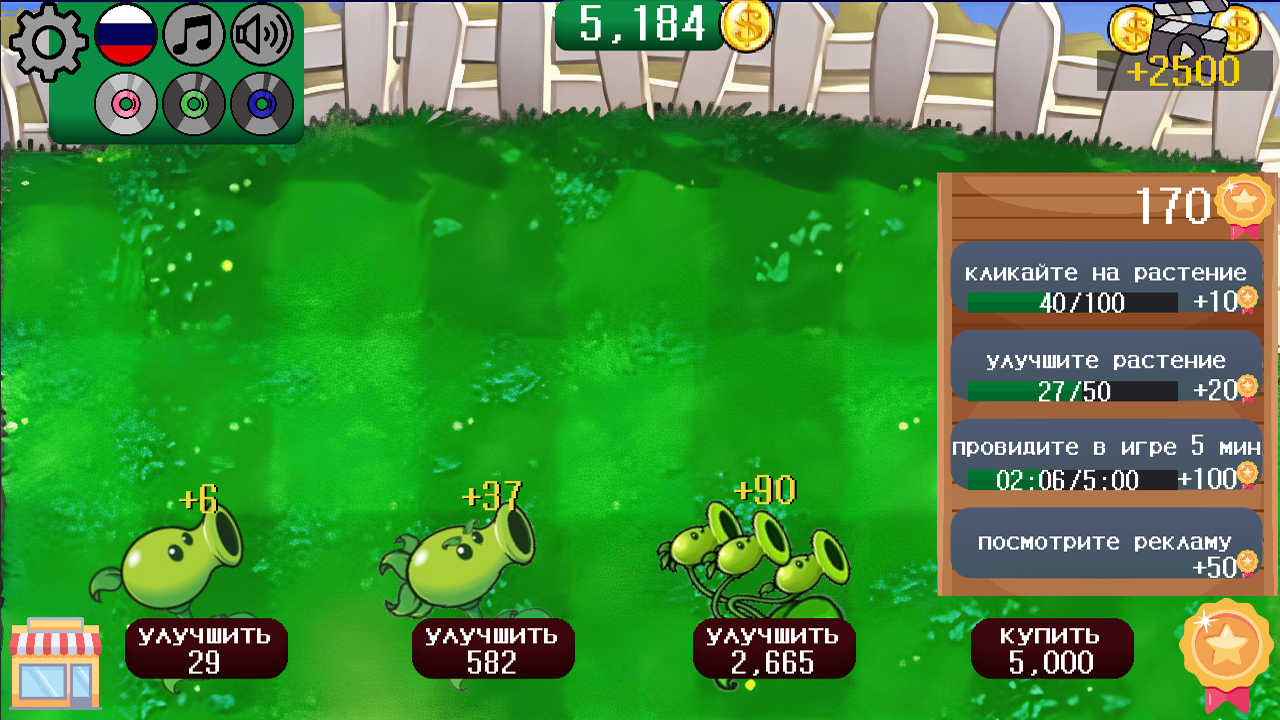
Task: Select the blue music disc
Action: (263, 103)
